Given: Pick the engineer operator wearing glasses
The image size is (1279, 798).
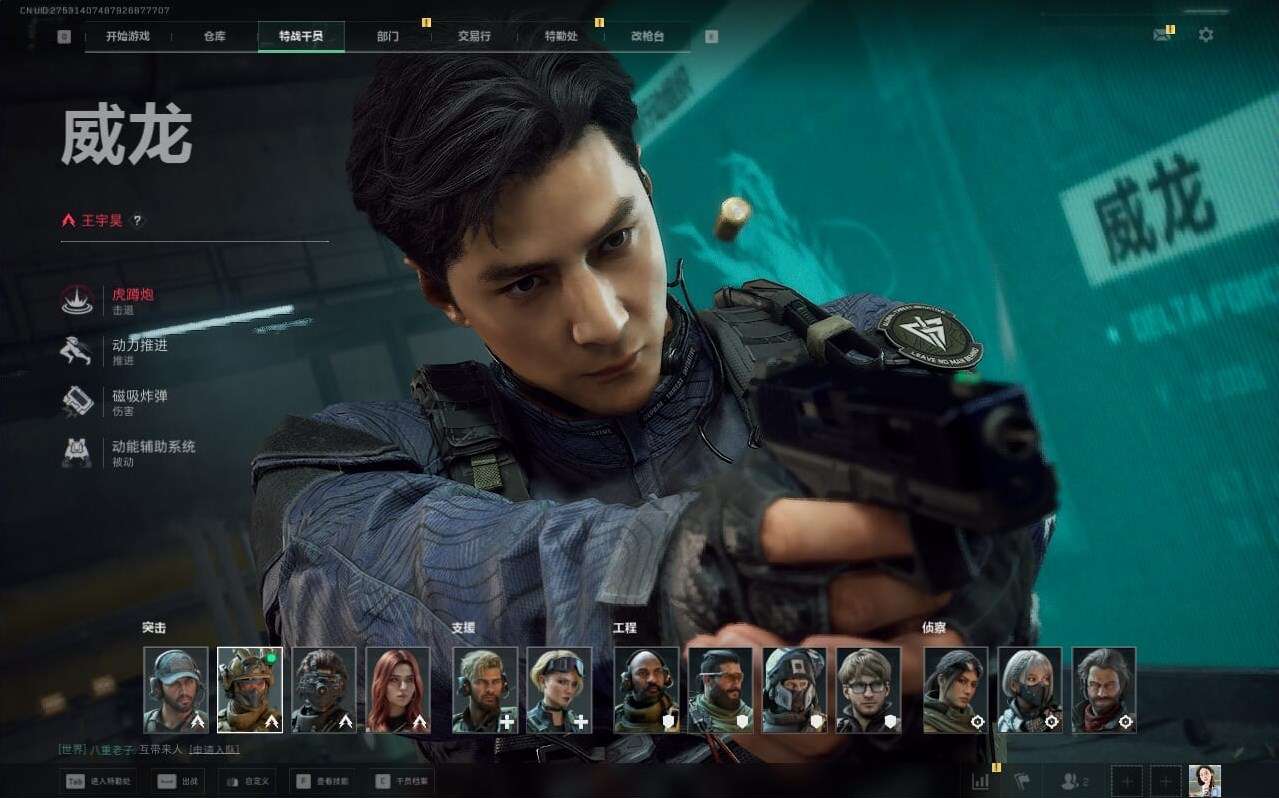Looking at the screenshot, I should pyautogui.click(x=868, y=690).
